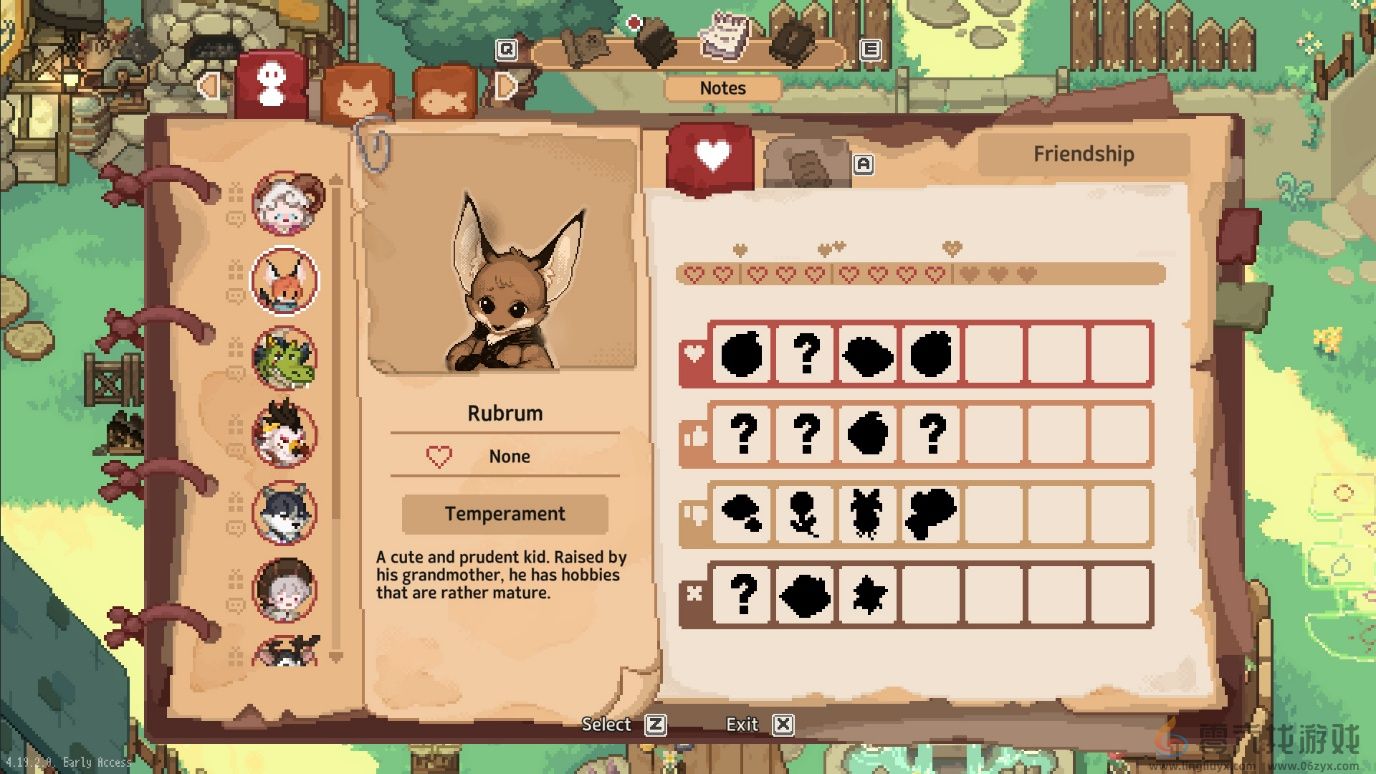This screenshot has width=1376, height=774.
Task: Choose the green dragon character portrait
Action: [x=285, y=358]
